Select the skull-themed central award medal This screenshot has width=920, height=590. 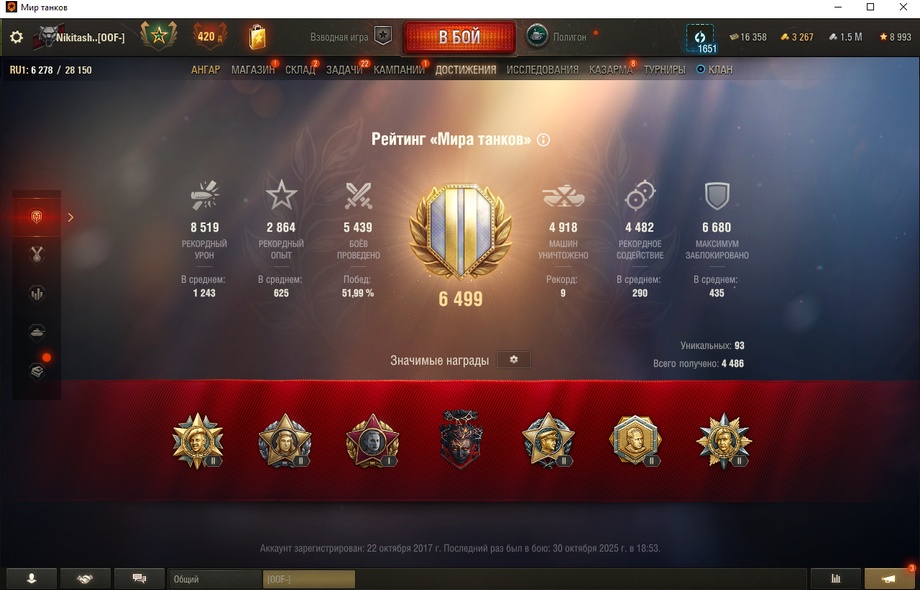pos(460,440)
